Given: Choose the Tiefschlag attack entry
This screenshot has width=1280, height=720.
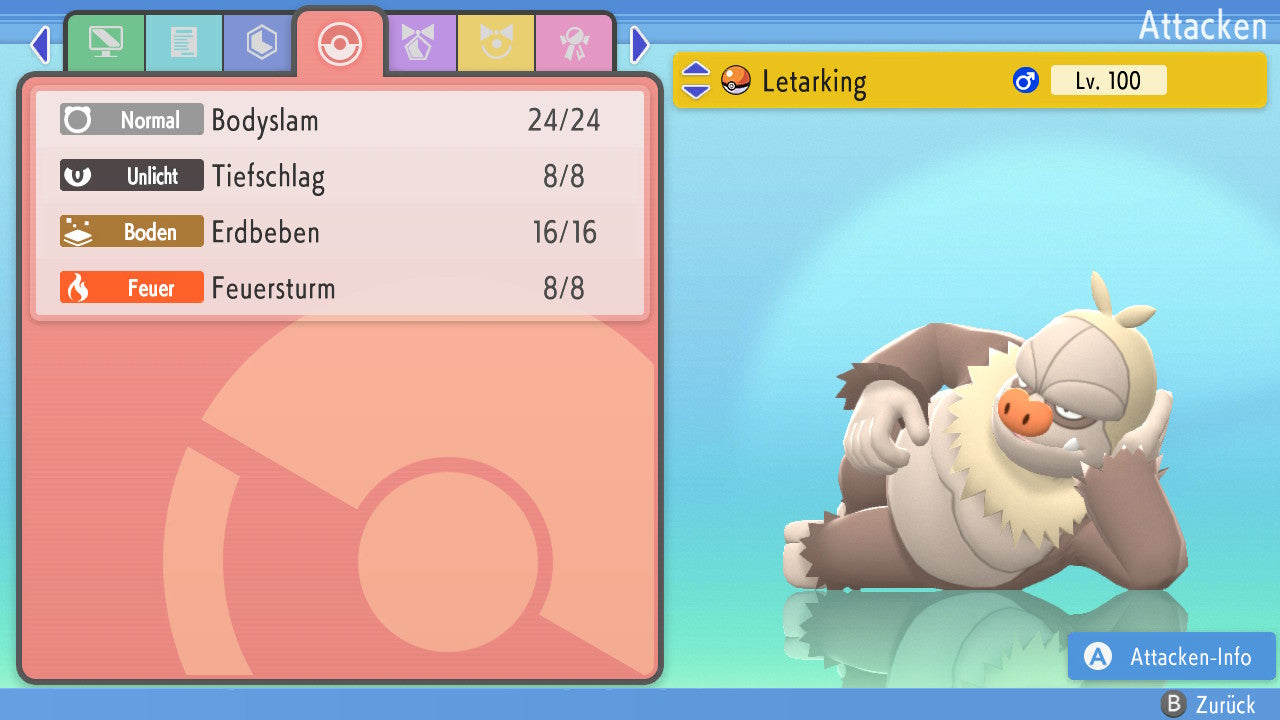Looking at the screenshot, I should click(x=340, y=177).
